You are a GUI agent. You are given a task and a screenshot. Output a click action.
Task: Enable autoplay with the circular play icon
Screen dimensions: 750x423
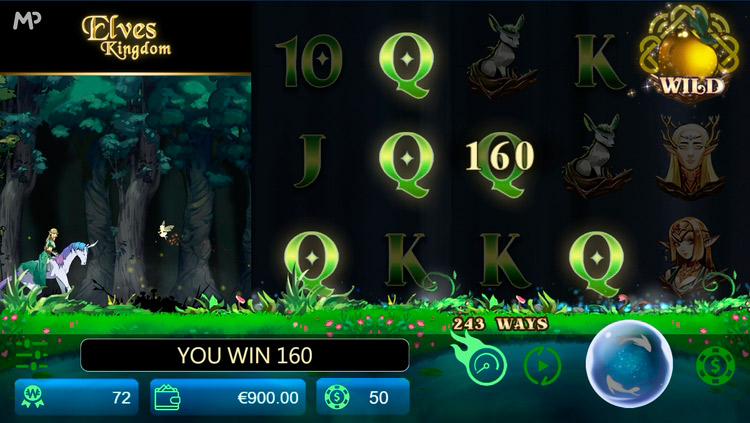click(x=543, y=367)
